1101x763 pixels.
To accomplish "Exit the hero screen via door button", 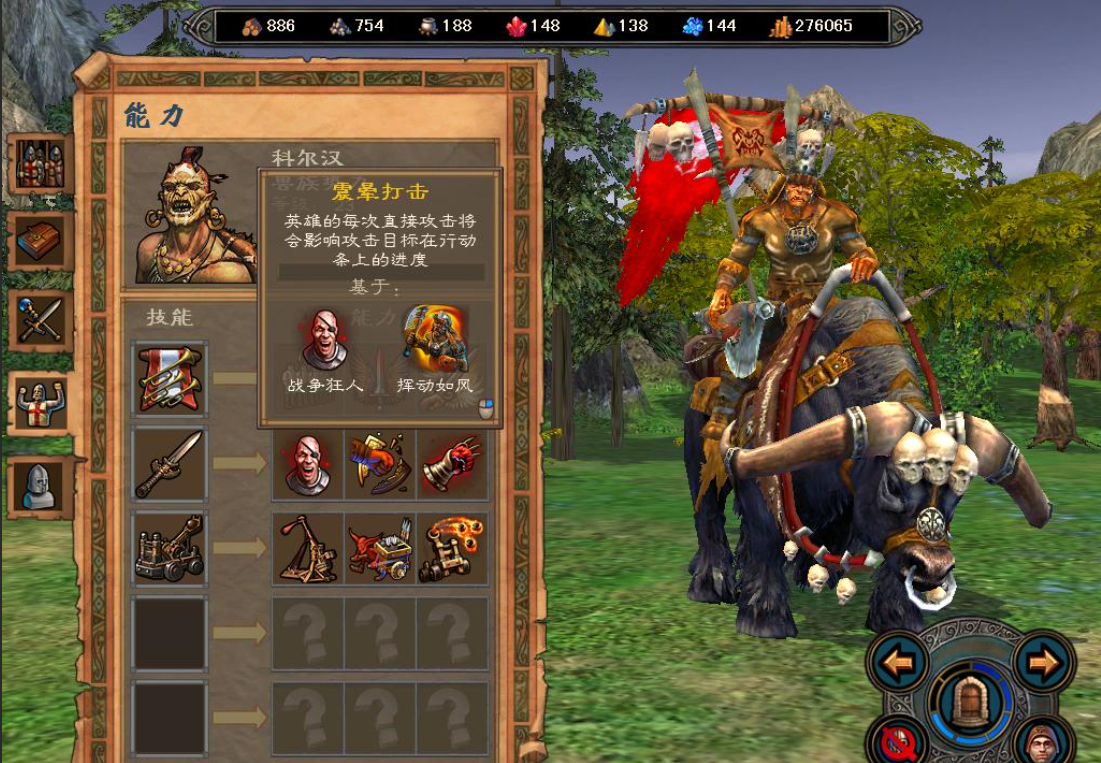I will click(968, 703).
